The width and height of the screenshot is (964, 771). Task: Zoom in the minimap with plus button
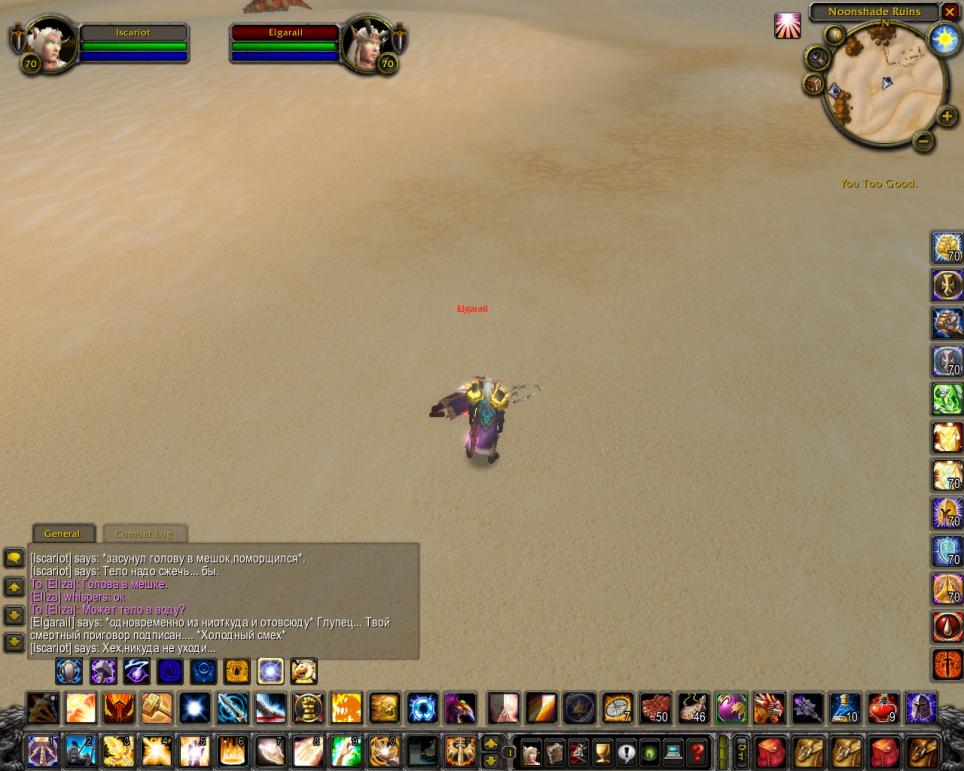[947, 116]
